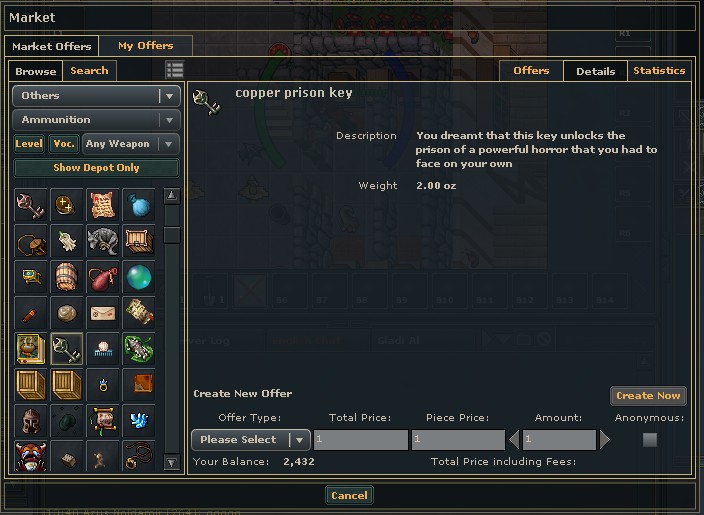Open the Any Weapon dropdown
The width and height of the screenshot is (704, 515).
click(x=131, y=144)
